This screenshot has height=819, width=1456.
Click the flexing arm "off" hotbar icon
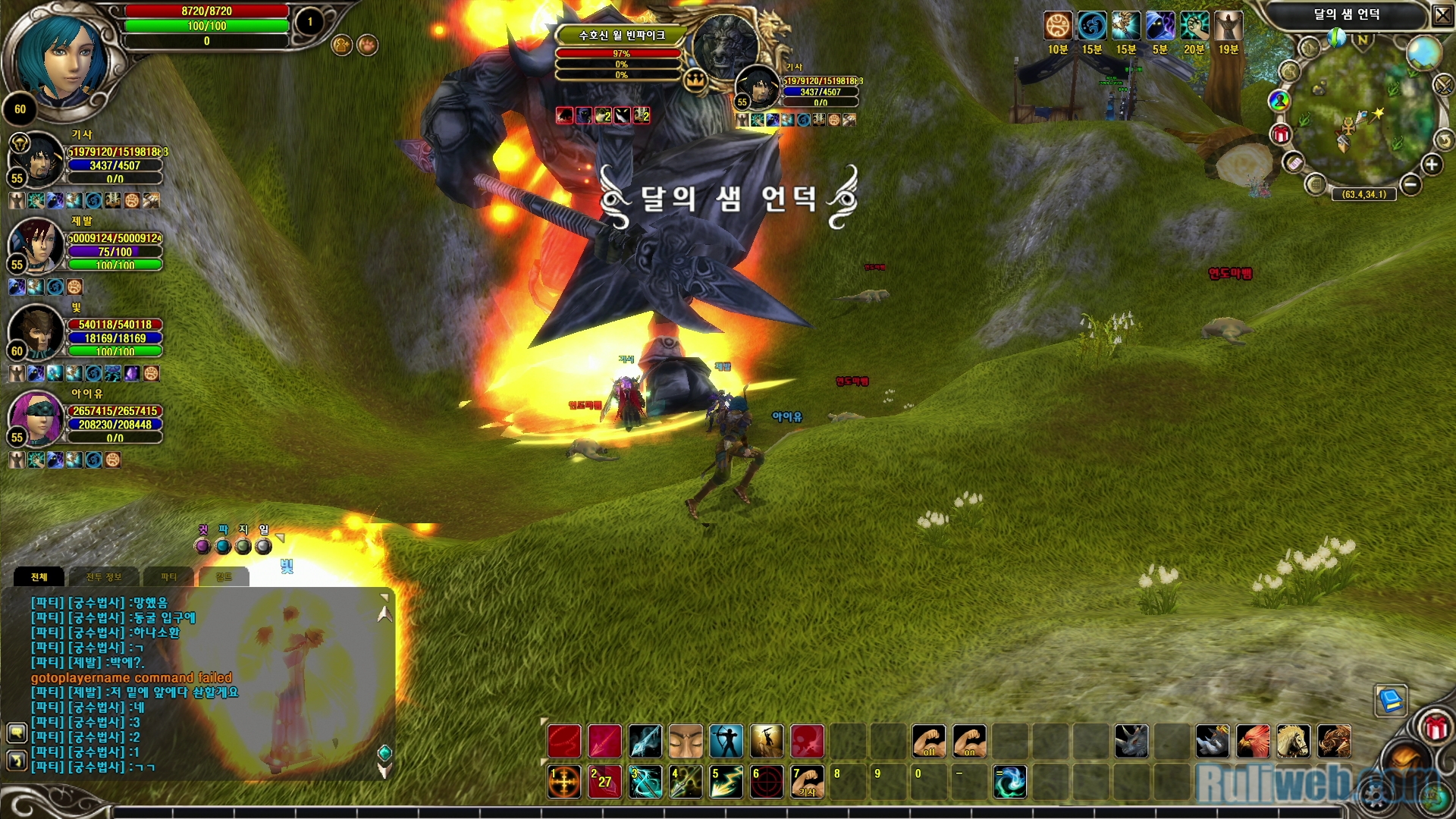coord(928,741)
